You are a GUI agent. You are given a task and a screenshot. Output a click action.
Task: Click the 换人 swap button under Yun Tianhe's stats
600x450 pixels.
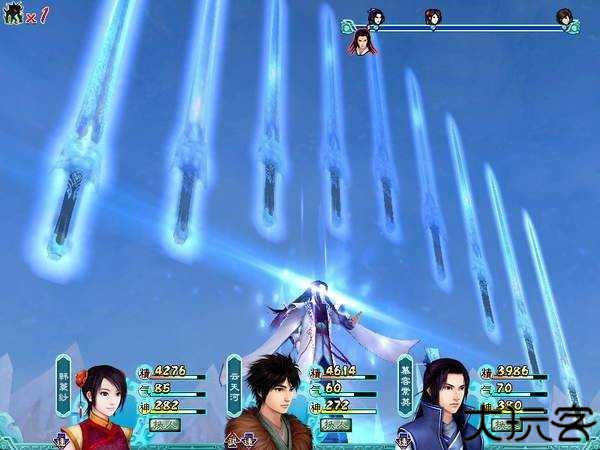click(x=334, y=424)
